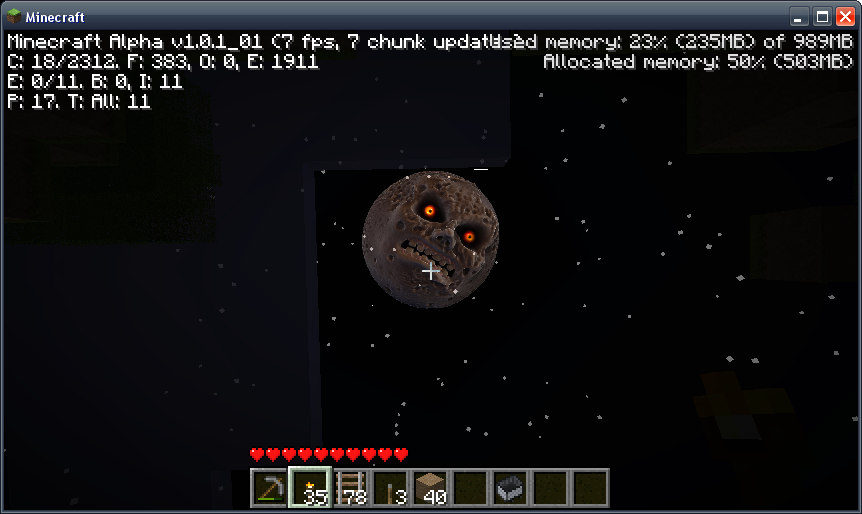Pick the wood plank block stack

point(429,488)
